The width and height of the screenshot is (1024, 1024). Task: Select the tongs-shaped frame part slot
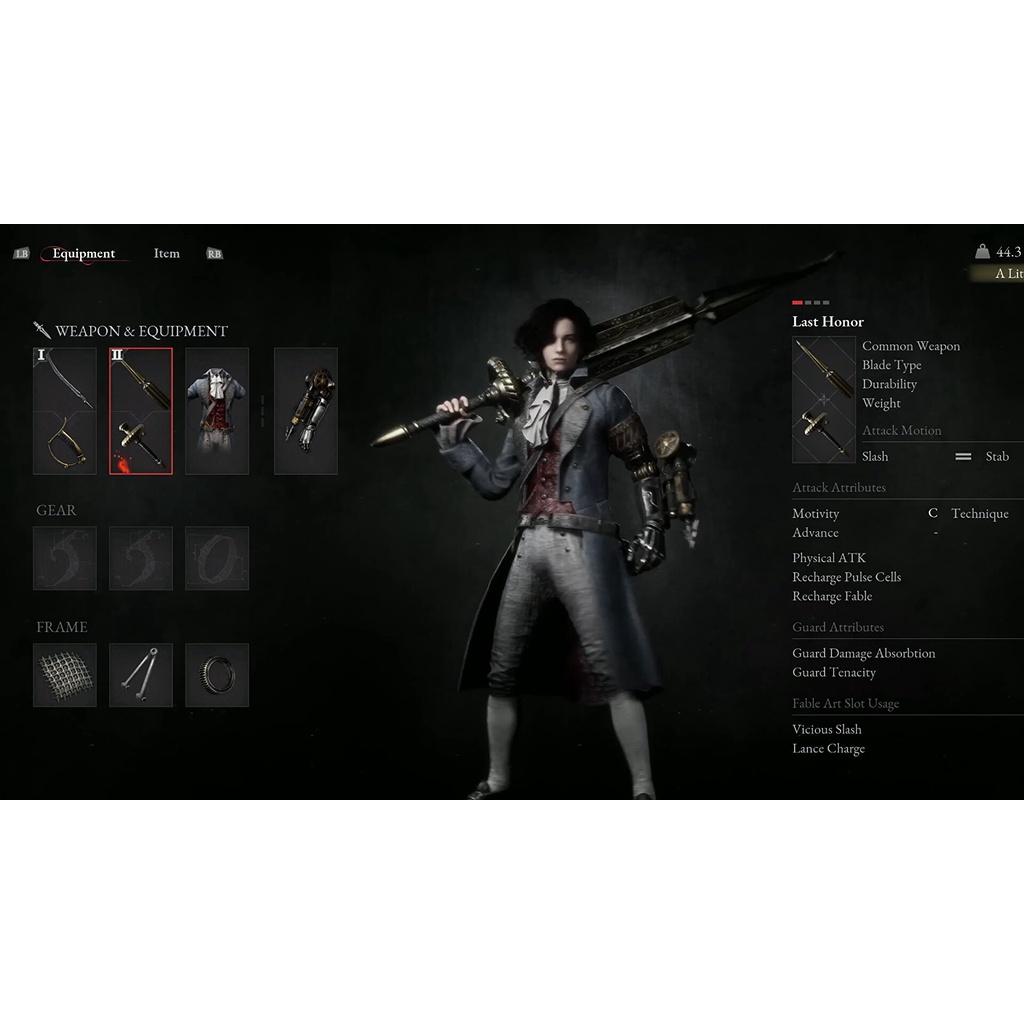pyautogui.click(x=141, y=675)
